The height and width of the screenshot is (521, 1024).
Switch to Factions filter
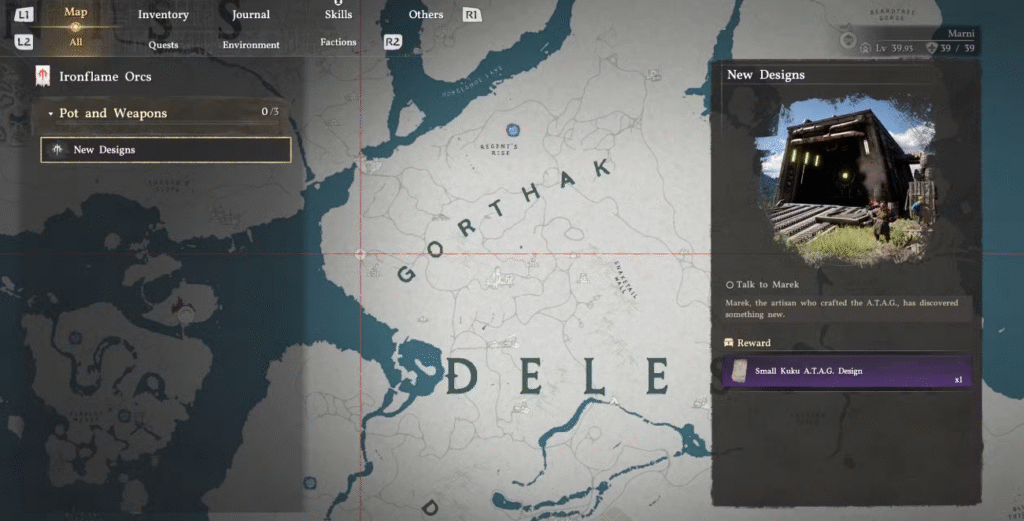click(x=338, y=43)
